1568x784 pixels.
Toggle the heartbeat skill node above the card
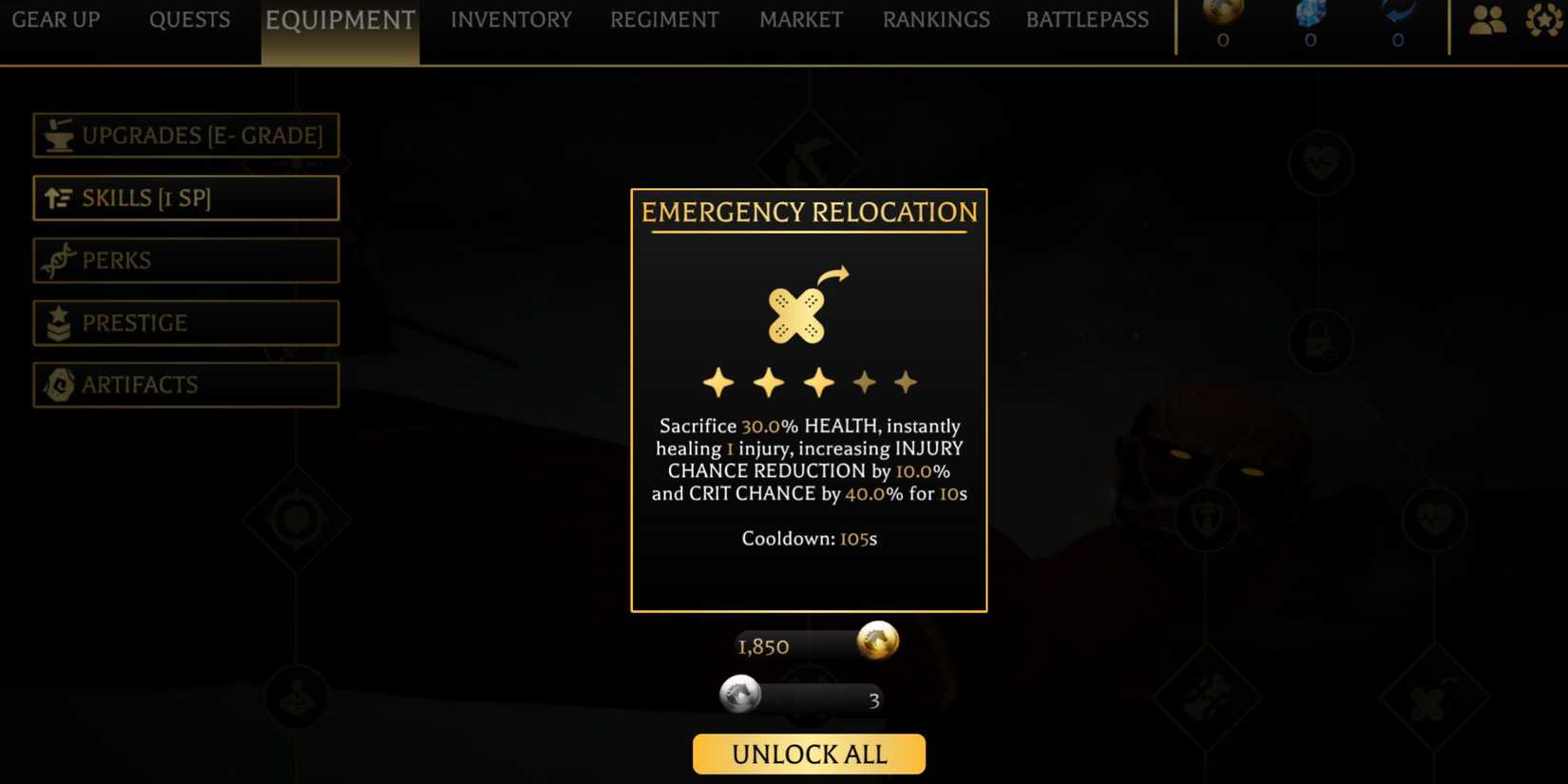[x=1323, y=163]
